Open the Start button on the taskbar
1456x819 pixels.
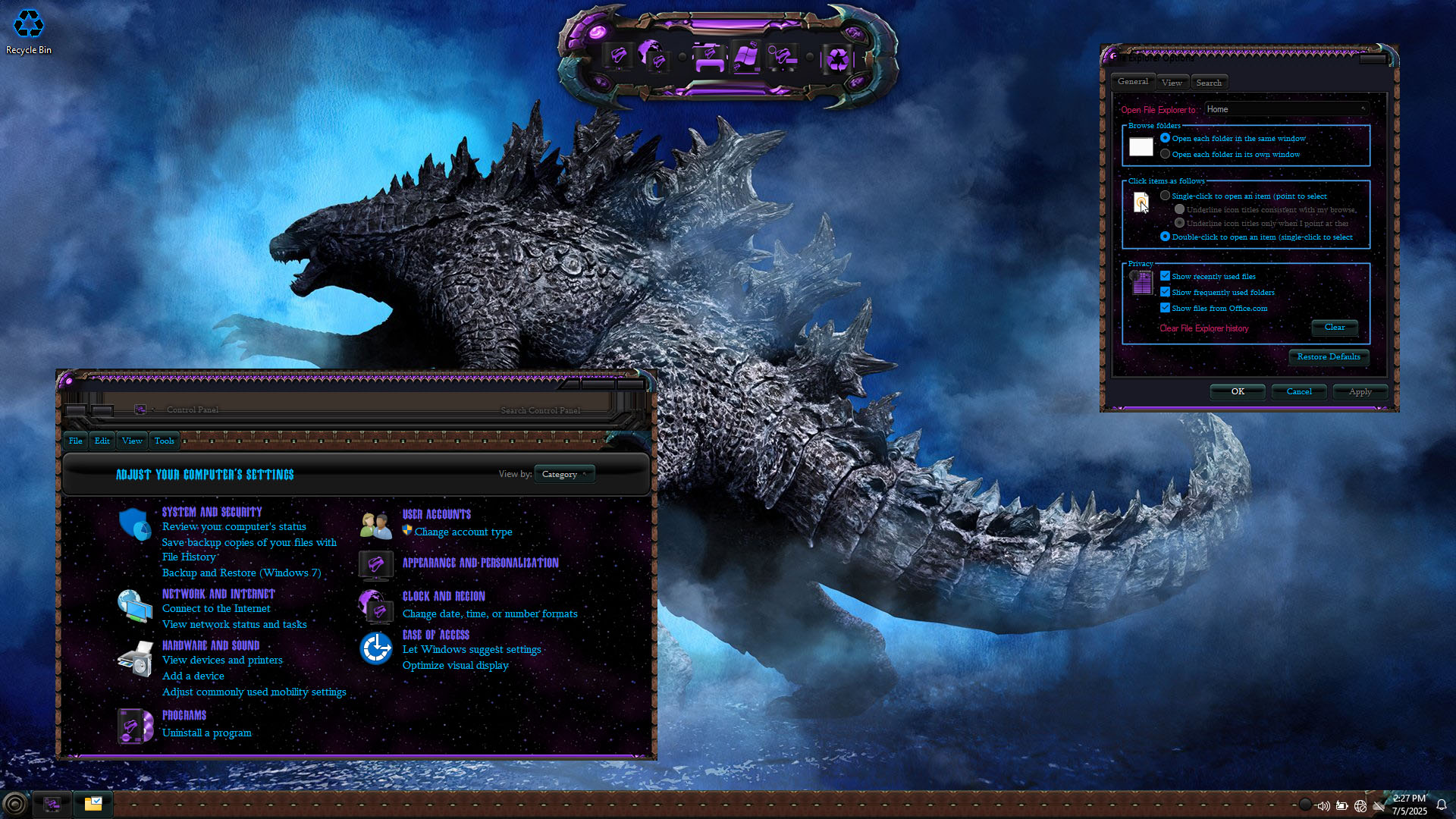coord(14,804)
